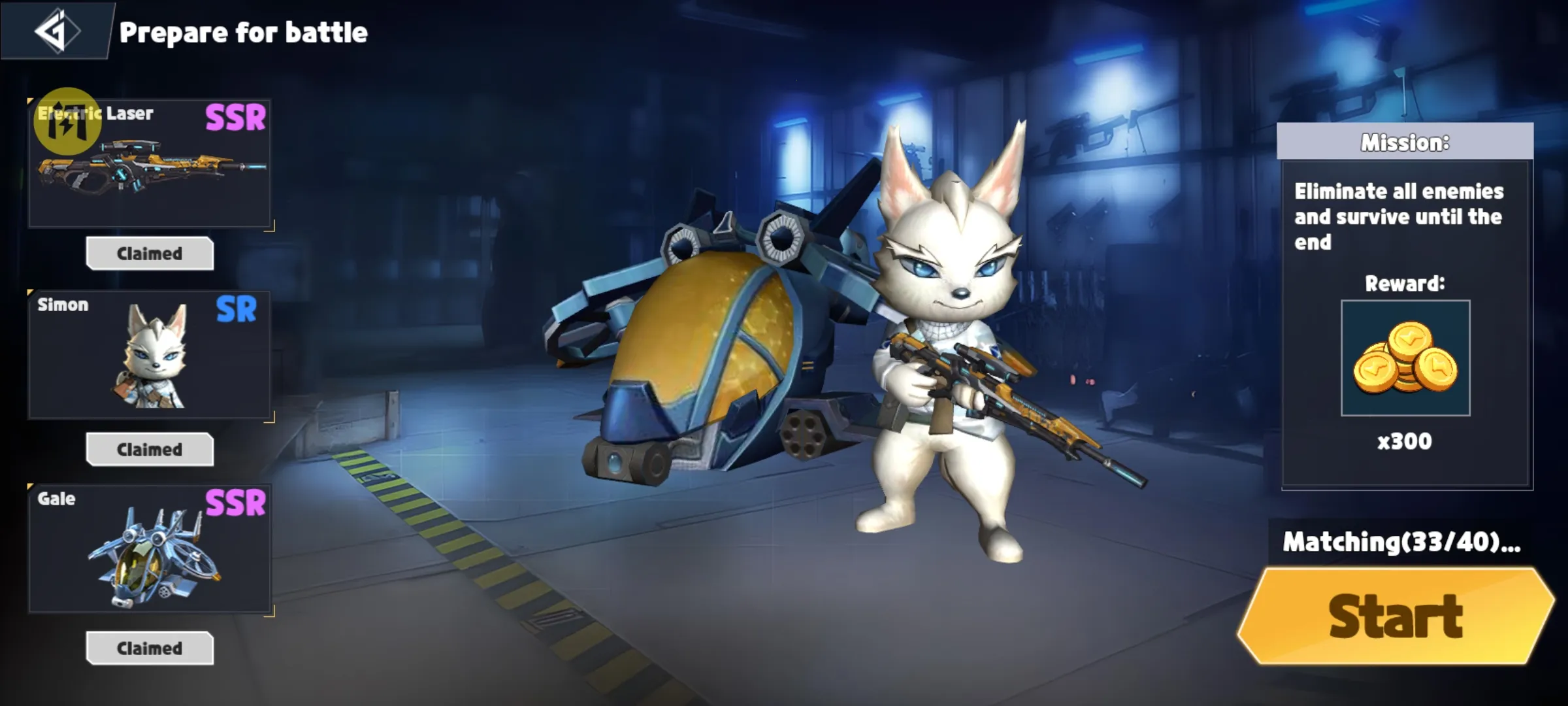The height and width of the screenshot is (706, 1568).
Task: Tap the coin reward icon in Mission panel
Action: pos(1406,358)
